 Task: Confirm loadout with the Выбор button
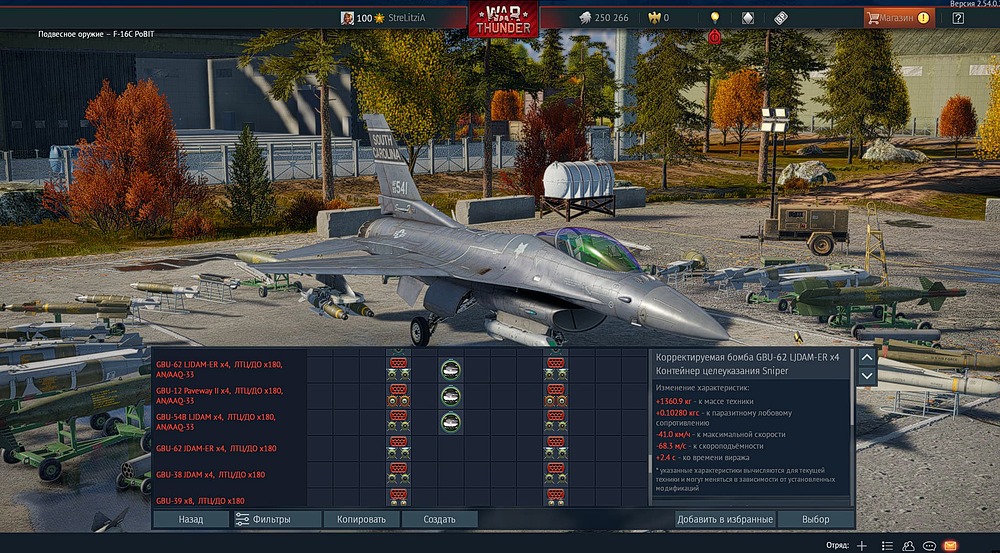tap(816, 519)
